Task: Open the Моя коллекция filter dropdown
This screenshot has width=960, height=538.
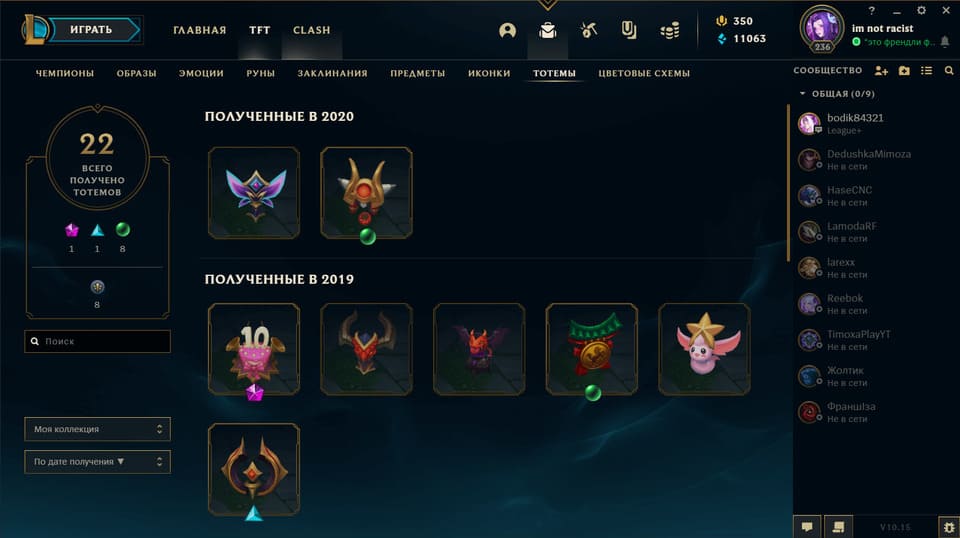Action: (97, 429)
